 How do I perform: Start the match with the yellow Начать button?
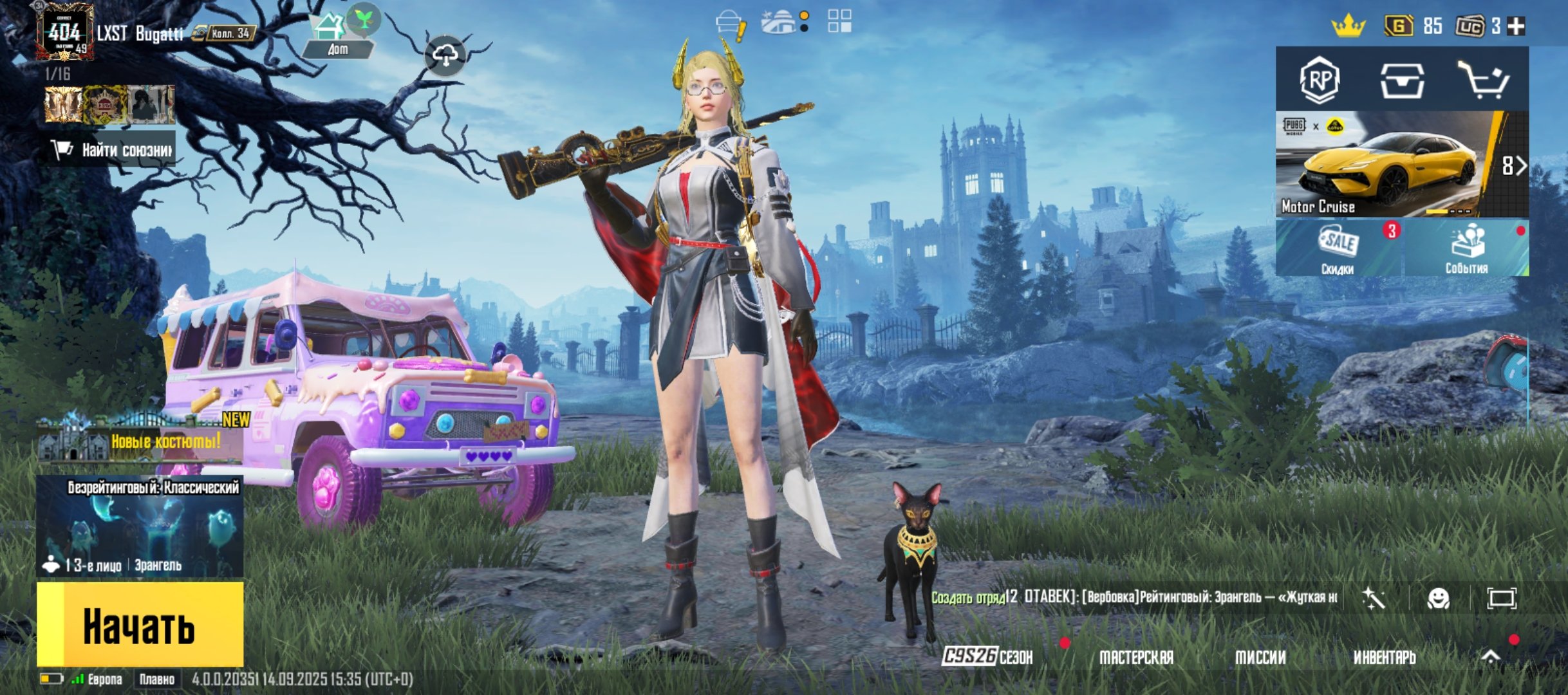[x=140, y=624]
